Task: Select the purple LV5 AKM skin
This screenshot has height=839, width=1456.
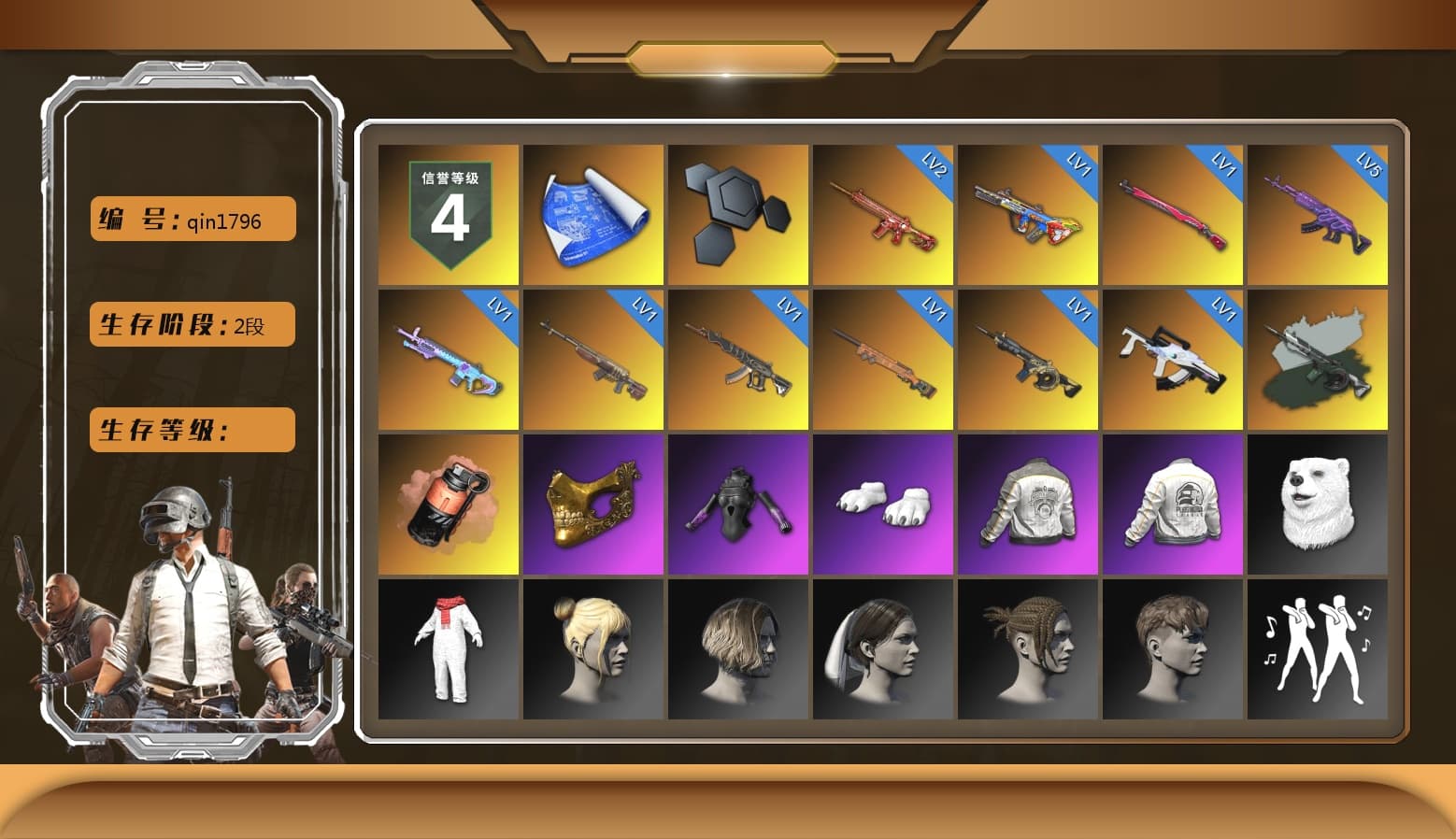Action: tap(1320, 212)
